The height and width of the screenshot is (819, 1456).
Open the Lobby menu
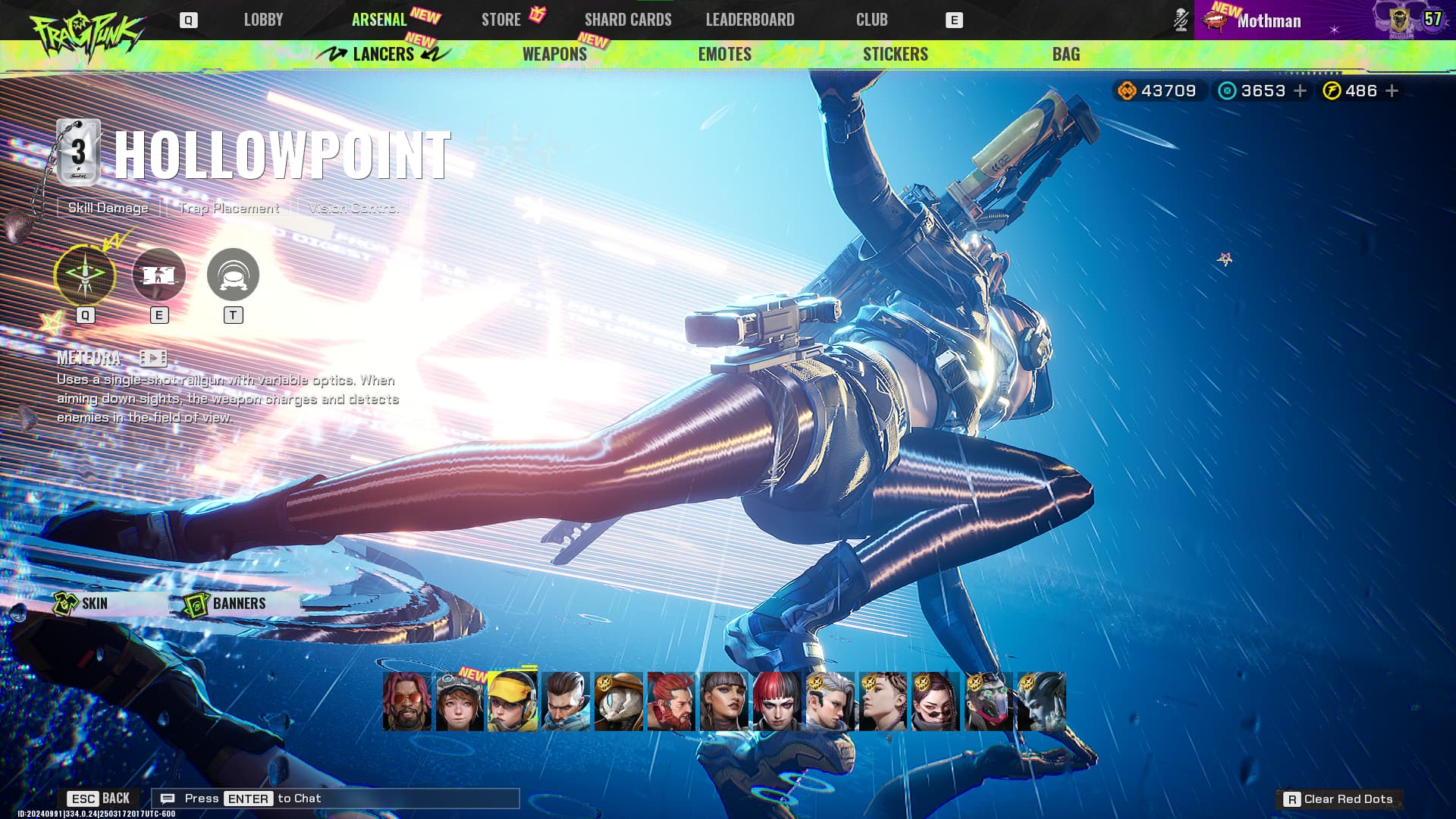point(263,20)
